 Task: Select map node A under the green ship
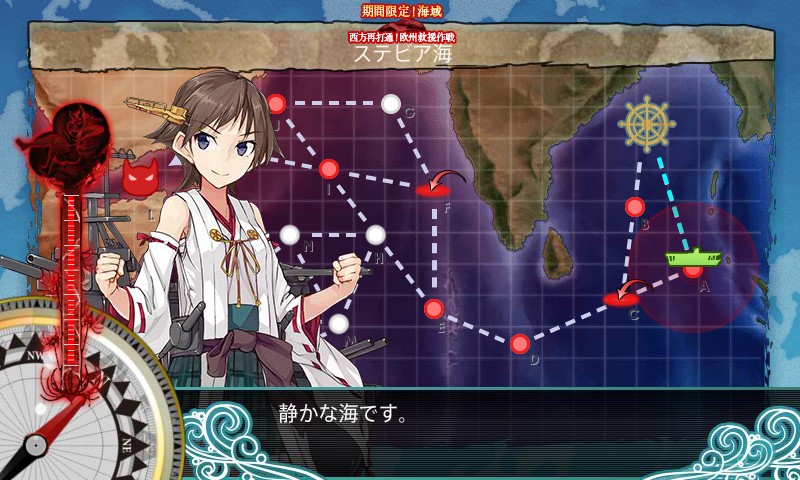[x=693, y=271]
